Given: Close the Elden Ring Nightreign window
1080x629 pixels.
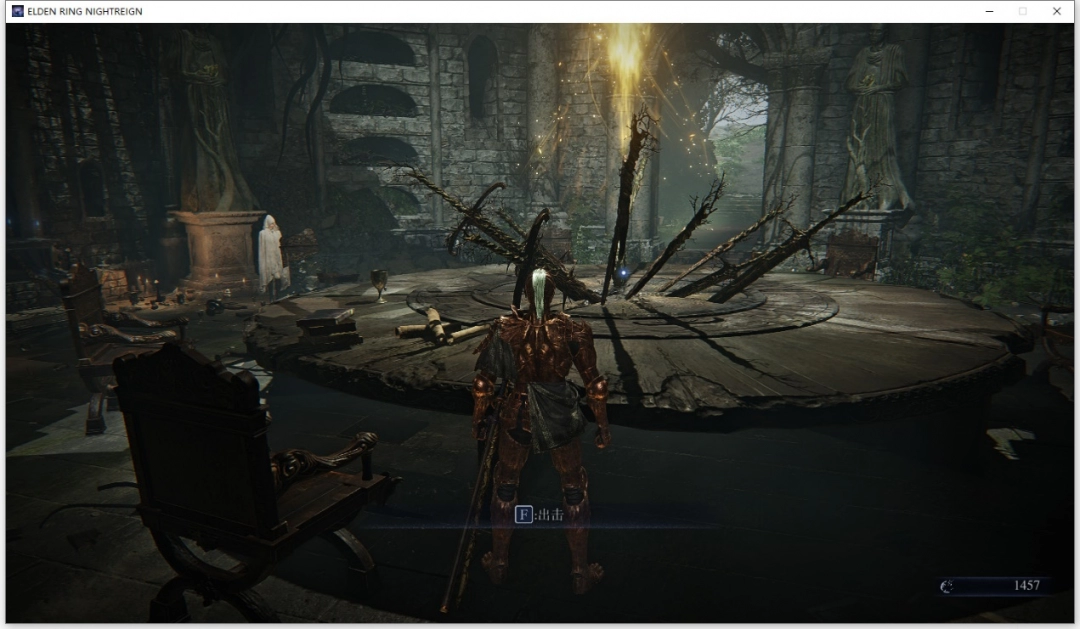Looking at the screenshot, I should pos(1056,11).
